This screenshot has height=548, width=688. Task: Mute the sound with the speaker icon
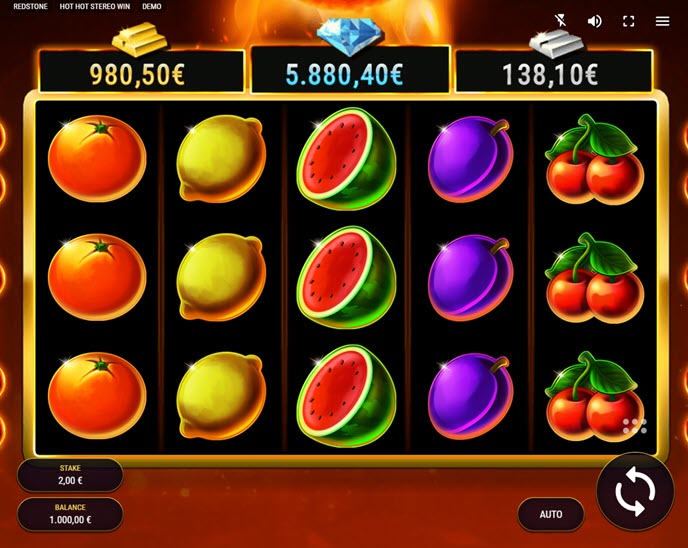595,21
